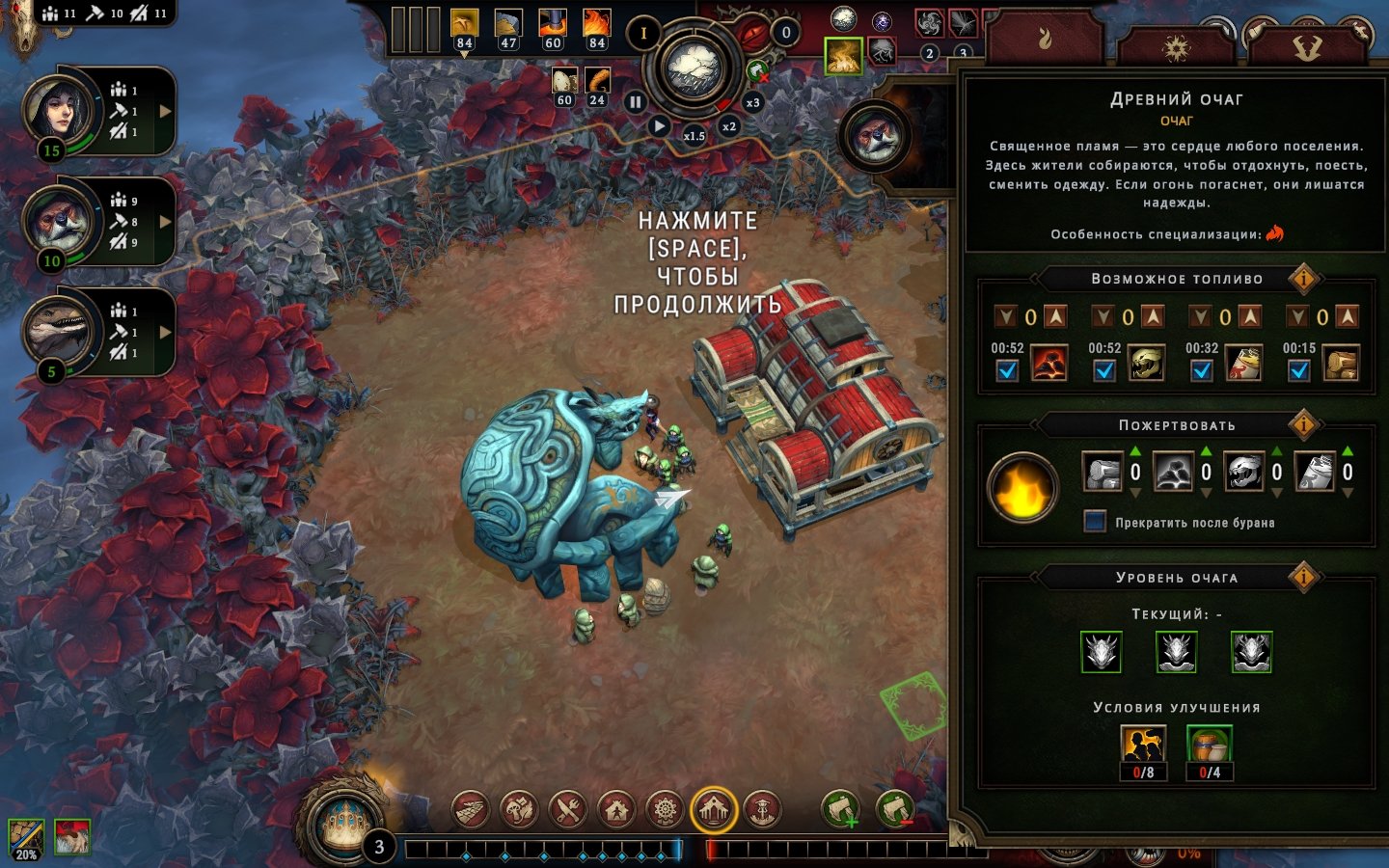Image resolution: width=1389 pixels, height=868 pixels.
Task: Tick the 'Прекратить после бурана' checkbox
Action: click(x=1095, y=522)
